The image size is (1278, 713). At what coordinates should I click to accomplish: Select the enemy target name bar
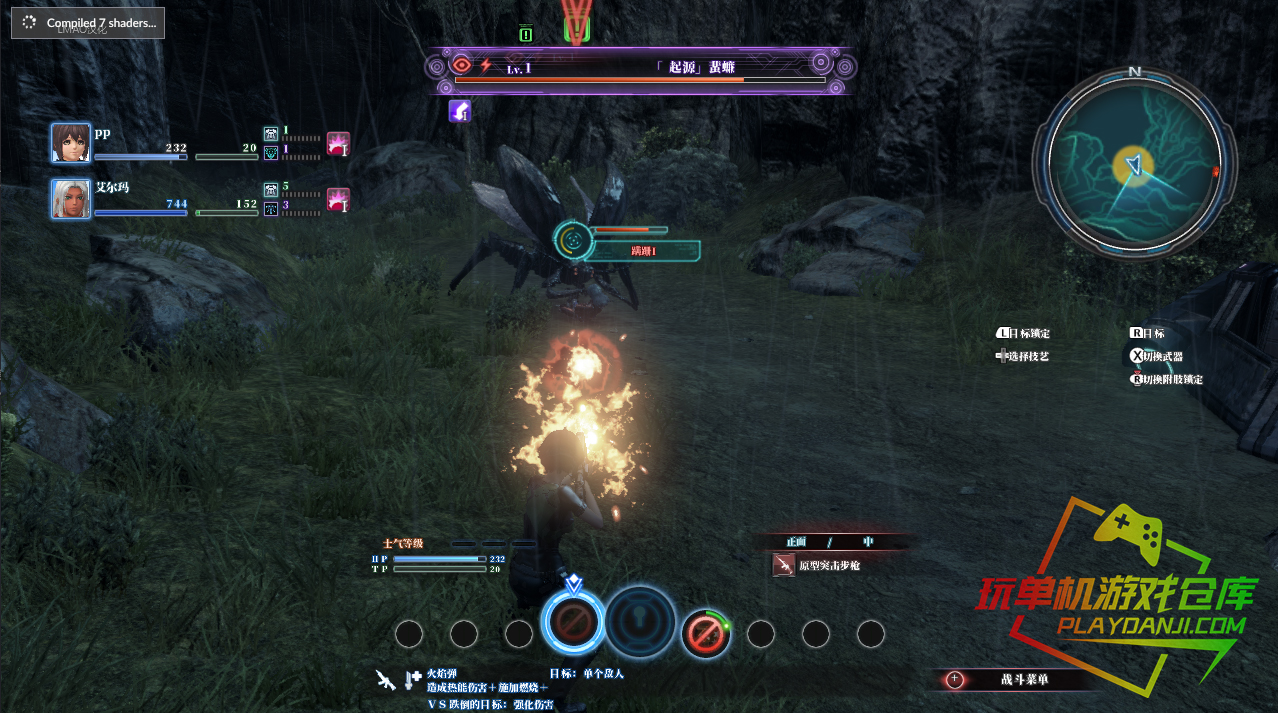point(640,68)
